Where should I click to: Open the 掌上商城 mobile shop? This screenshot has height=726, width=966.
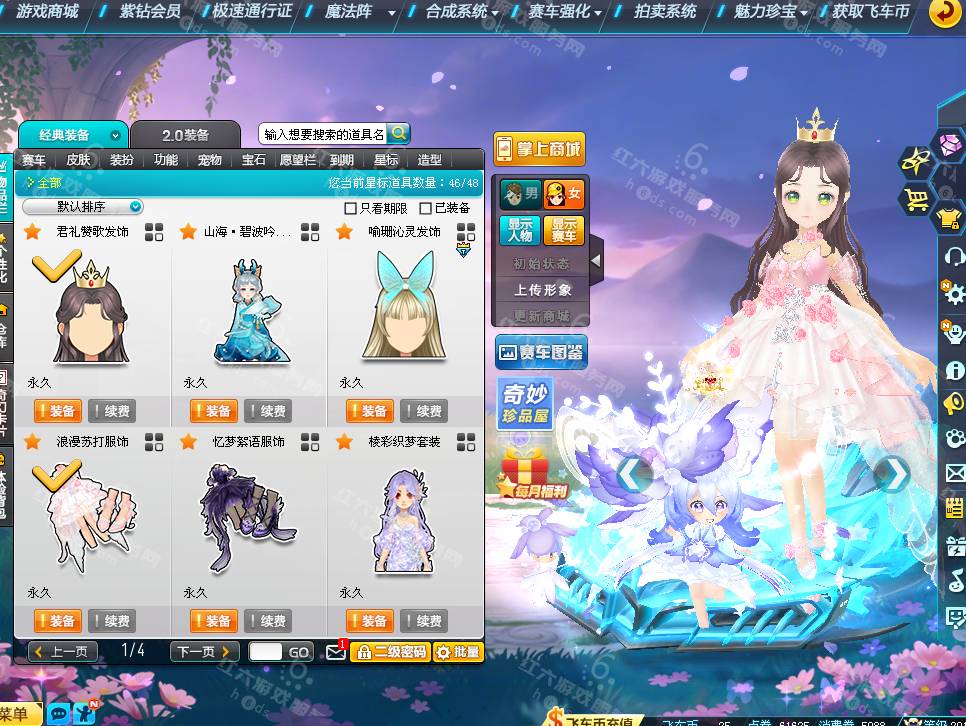538,150
